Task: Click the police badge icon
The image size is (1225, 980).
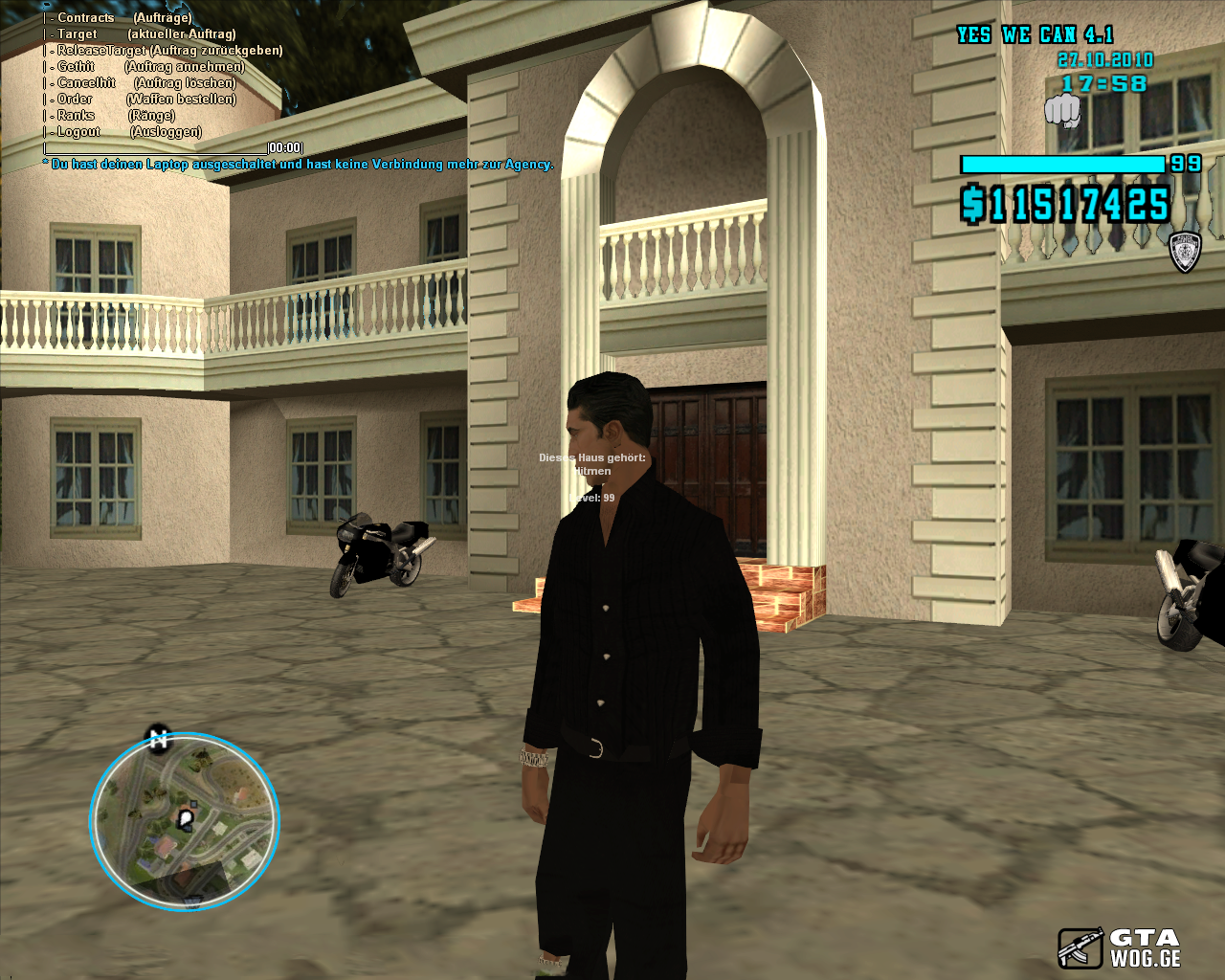Action: (x=1185, y=252)
